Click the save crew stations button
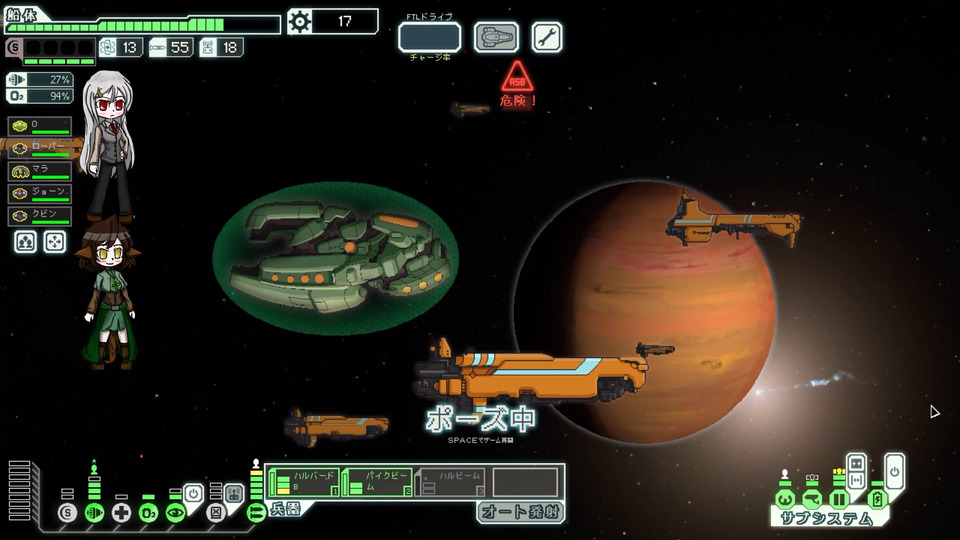This screenshot has height=540, width=960. (x=26, y=241)
